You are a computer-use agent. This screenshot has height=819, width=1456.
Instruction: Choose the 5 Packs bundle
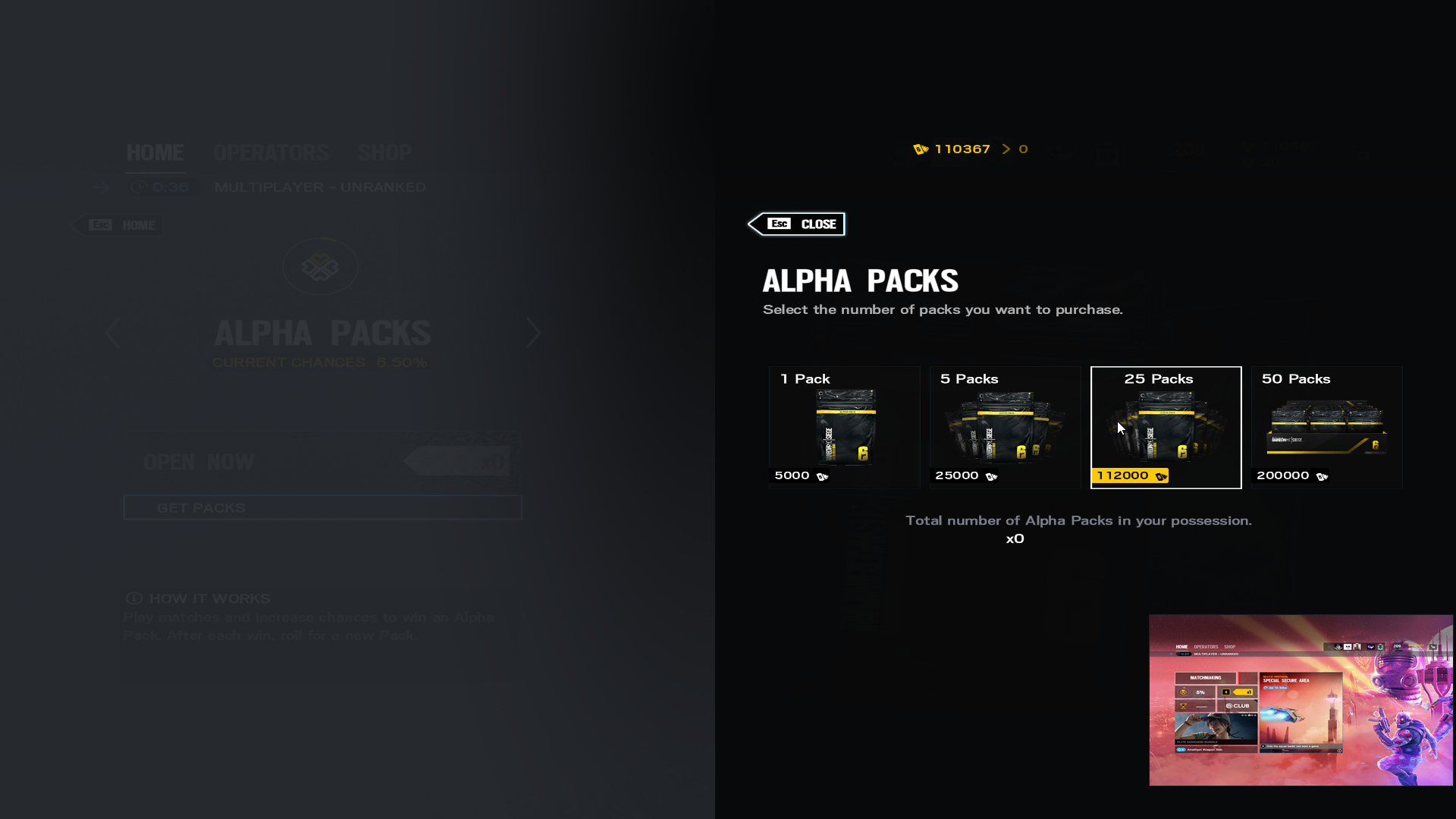(x=1005, y=427)
